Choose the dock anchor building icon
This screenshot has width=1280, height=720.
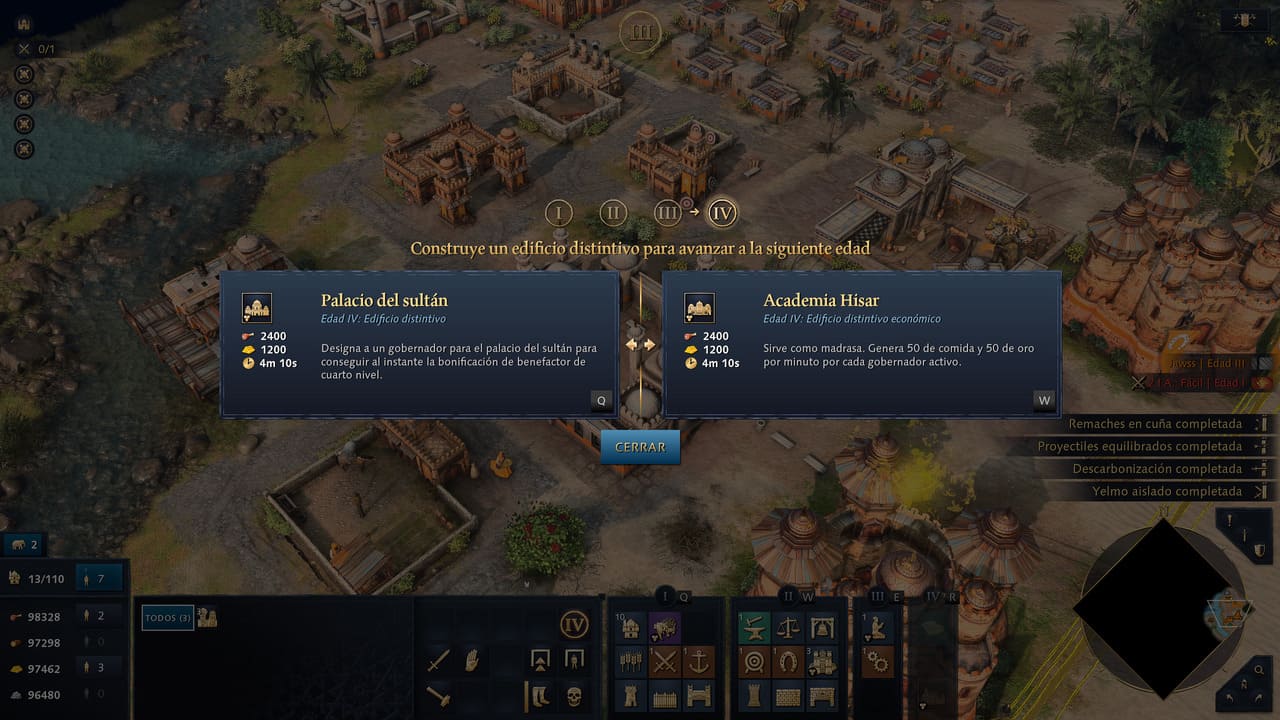coord(699,661)
